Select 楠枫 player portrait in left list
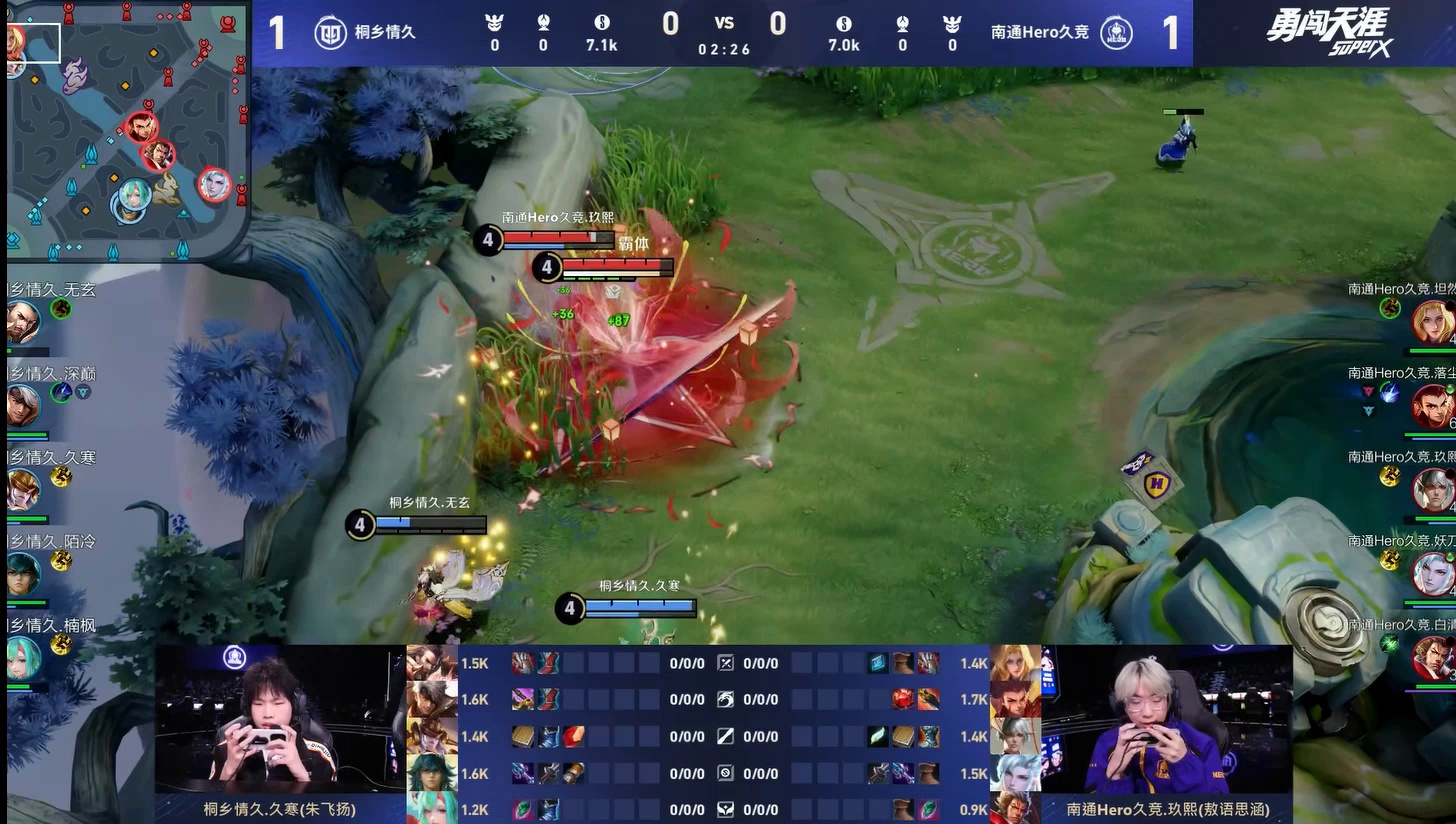 coord(22,658)
